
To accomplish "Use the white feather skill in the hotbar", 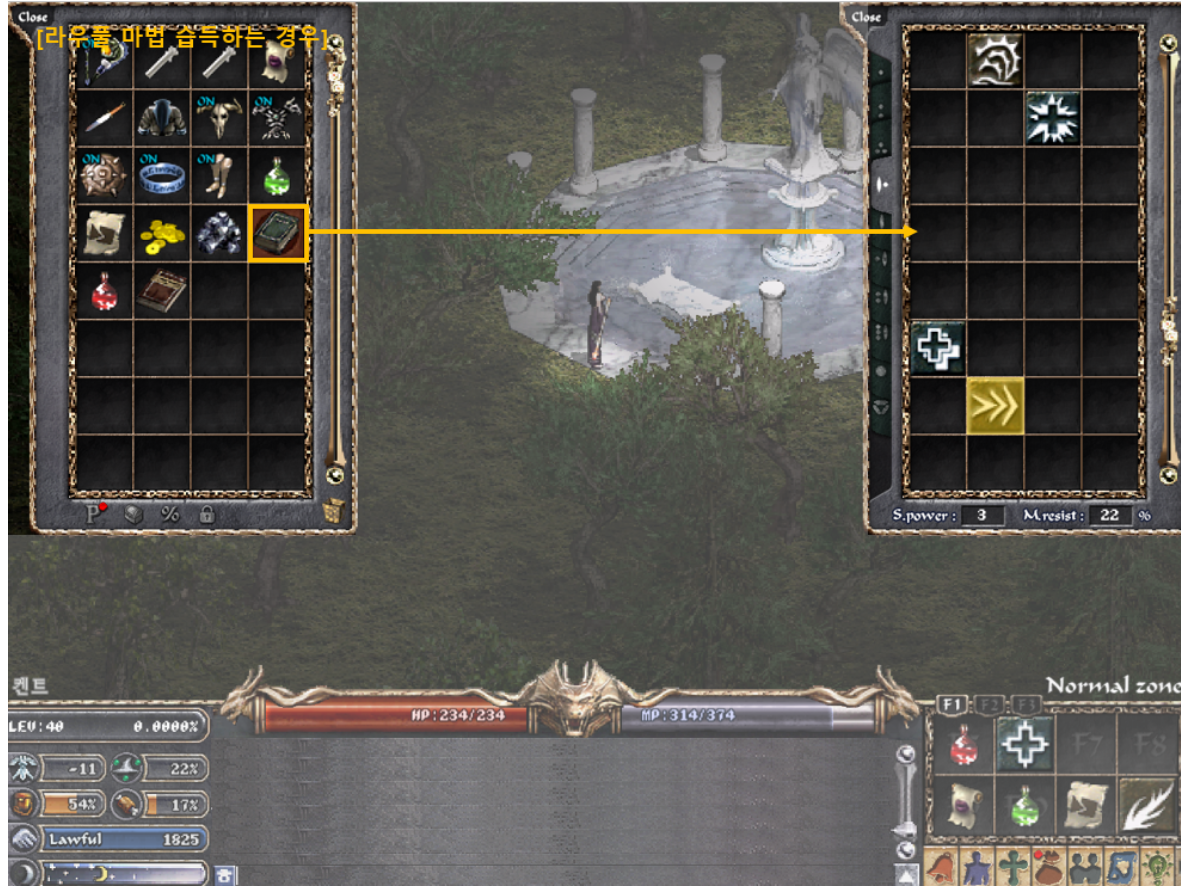I will pos(1148,803).
